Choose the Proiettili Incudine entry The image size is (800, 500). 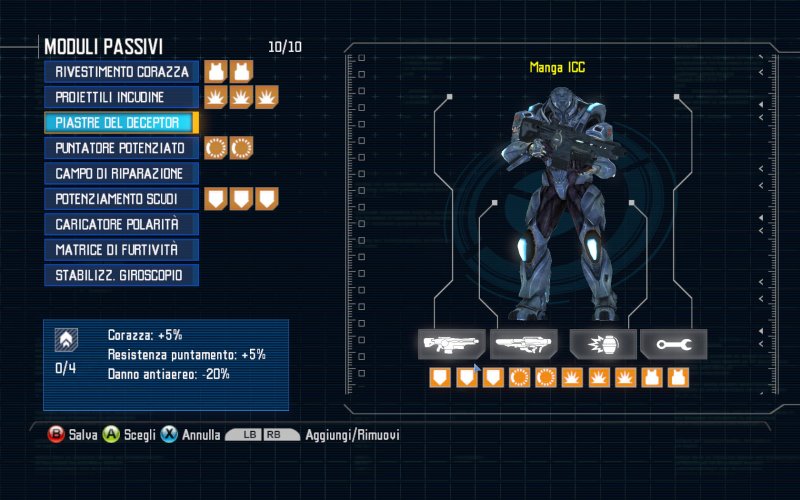[122, 97]
